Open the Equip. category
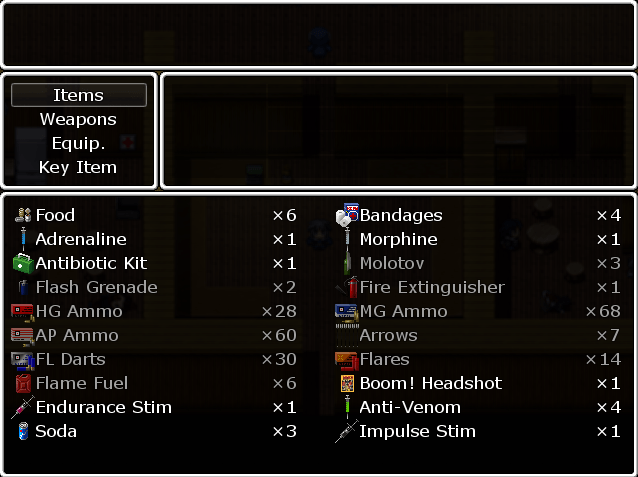This screenshot has height=477, width=638. click(78, 143)
